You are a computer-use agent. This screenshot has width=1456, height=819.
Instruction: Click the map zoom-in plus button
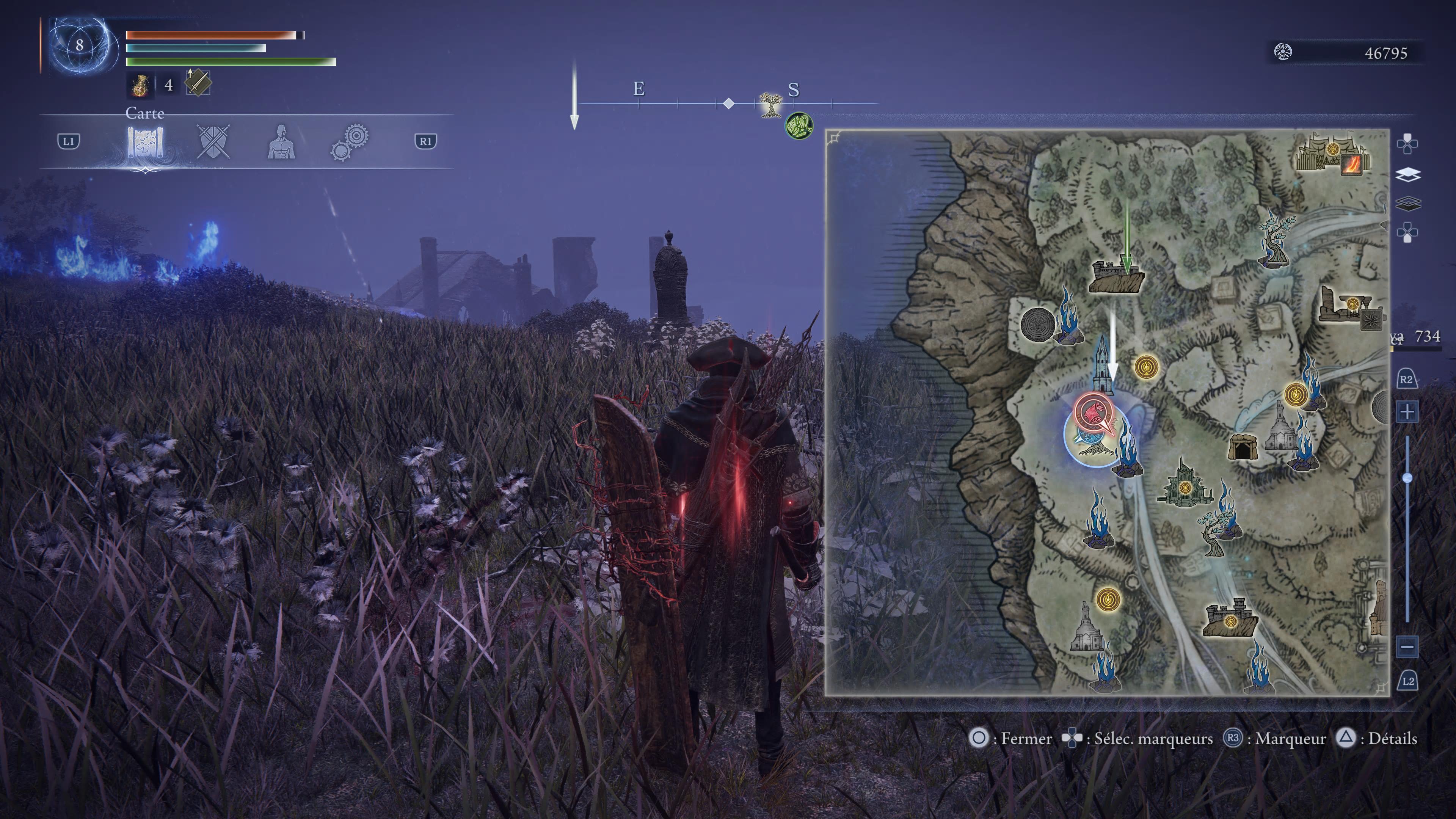[x=1407, y=411]
